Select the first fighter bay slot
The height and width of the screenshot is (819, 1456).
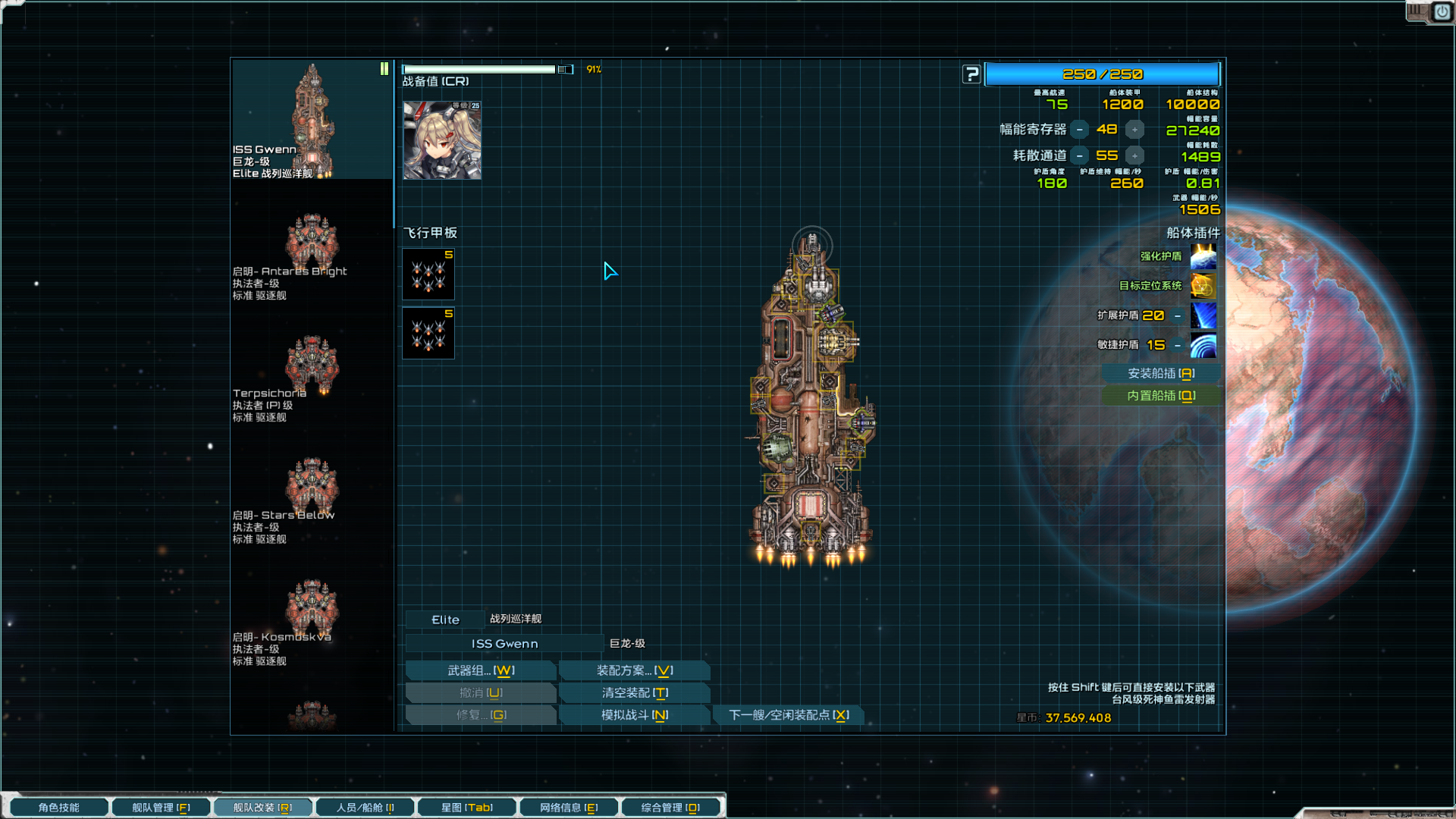click(x=428, y=274)
